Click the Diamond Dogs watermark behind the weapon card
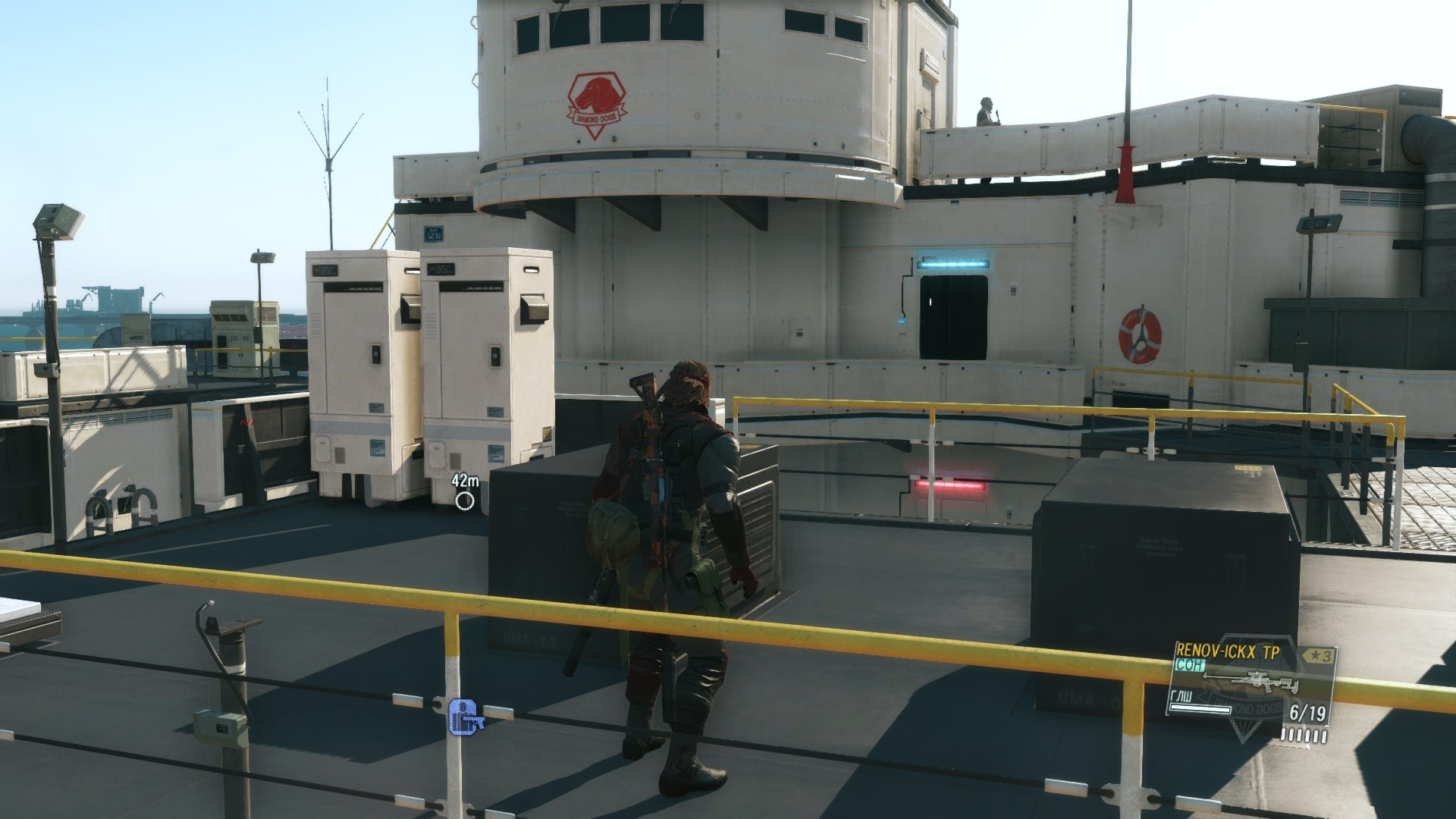Image resolution: width=1456 pixels, height=819 pixels. click(1248, 710)
